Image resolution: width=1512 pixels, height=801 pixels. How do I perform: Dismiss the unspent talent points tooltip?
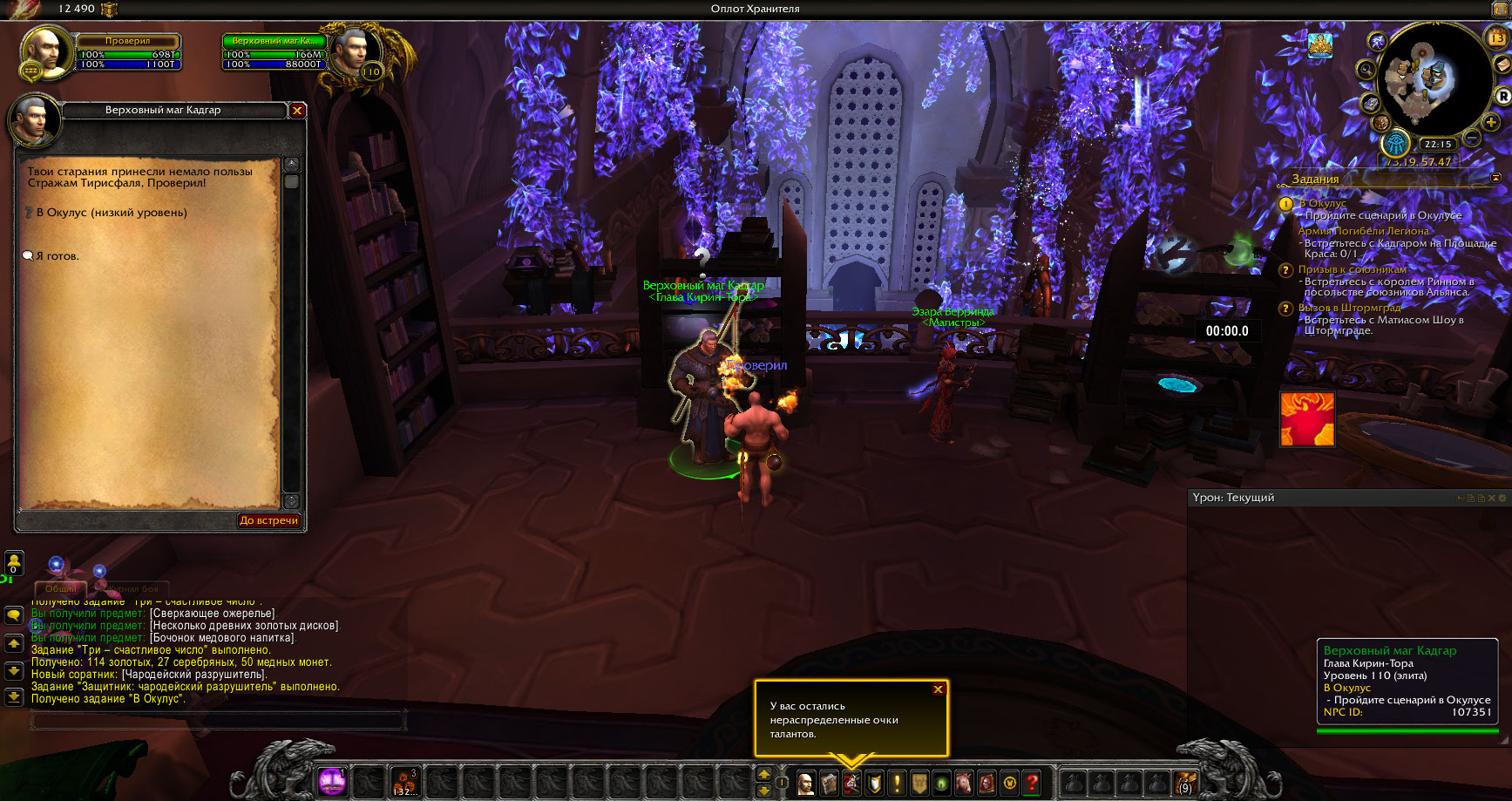938,689
